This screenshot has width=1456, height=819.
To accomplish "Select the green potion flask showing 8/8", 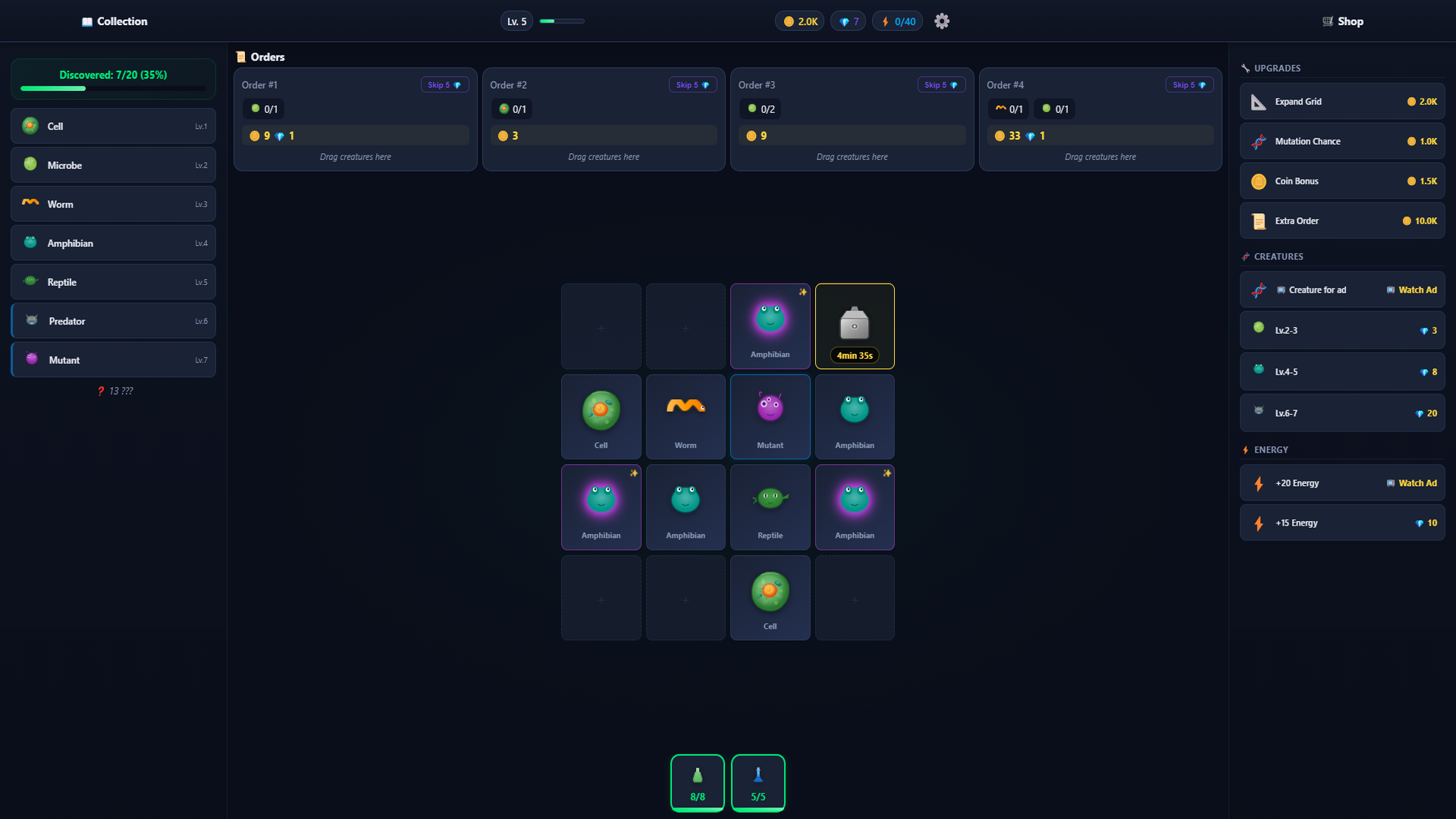I will pyautogui.click(x=697, y=783).
